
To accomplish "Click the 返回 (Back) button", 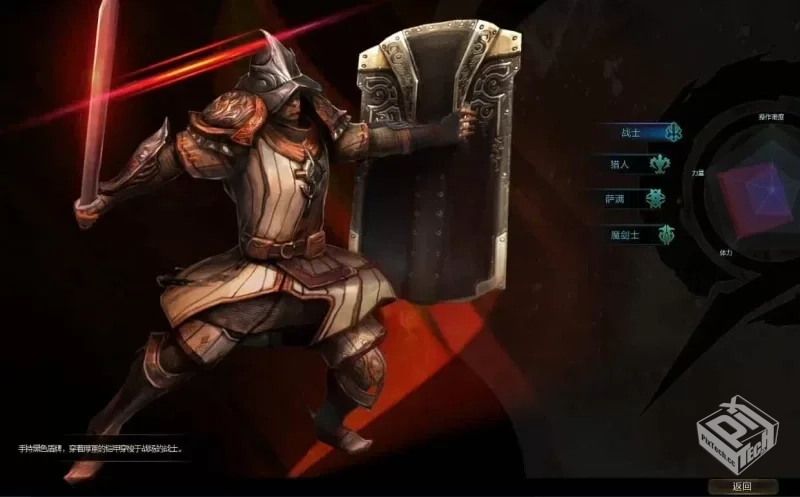I will coord(741,486).
